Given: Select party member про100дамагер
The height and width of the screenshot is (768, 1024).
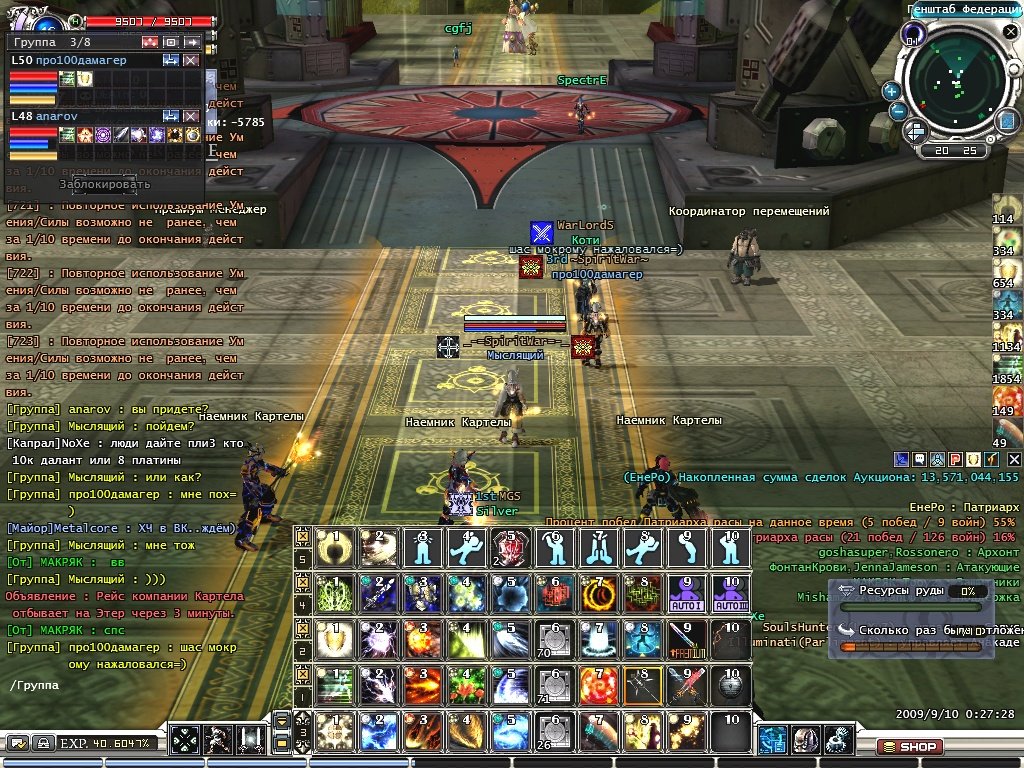Looking at the screenshot, I should point(82,60).
